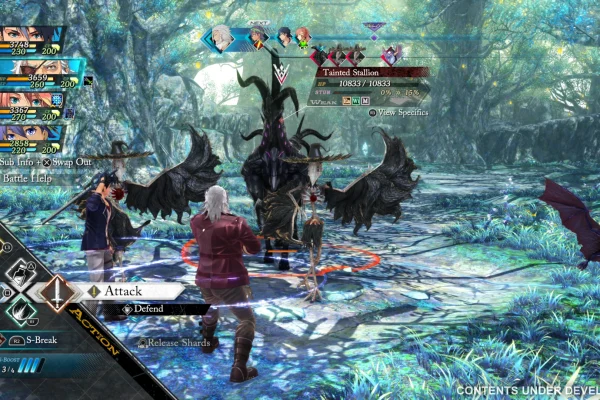This screenshot has width=600, height=400.
Task: Open View Specifics for Tainted Stallion
Action: tap(402, 112)
